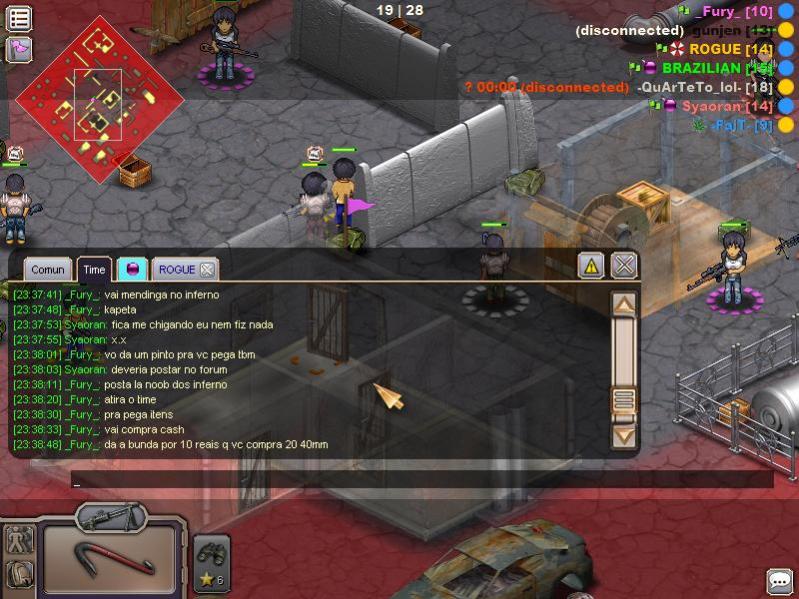Close the chat window
The image size is (799, 599).
pos(624,265)
